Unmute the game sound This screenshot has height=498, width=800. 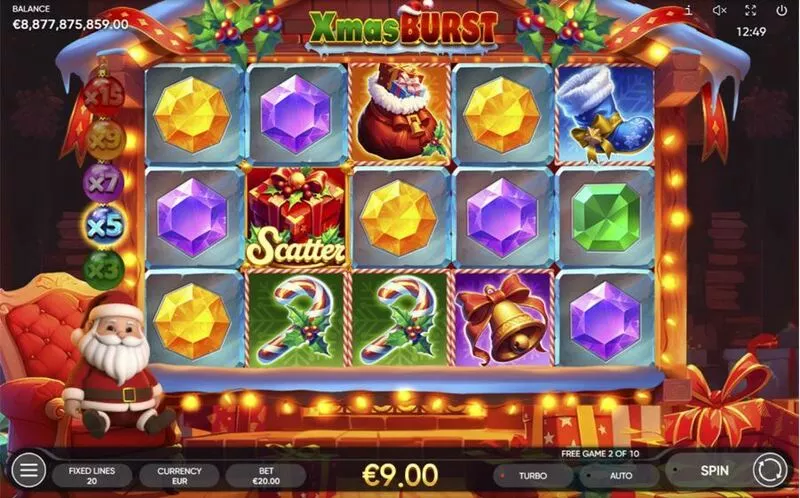pyautogui.click(x=719, y=10)
